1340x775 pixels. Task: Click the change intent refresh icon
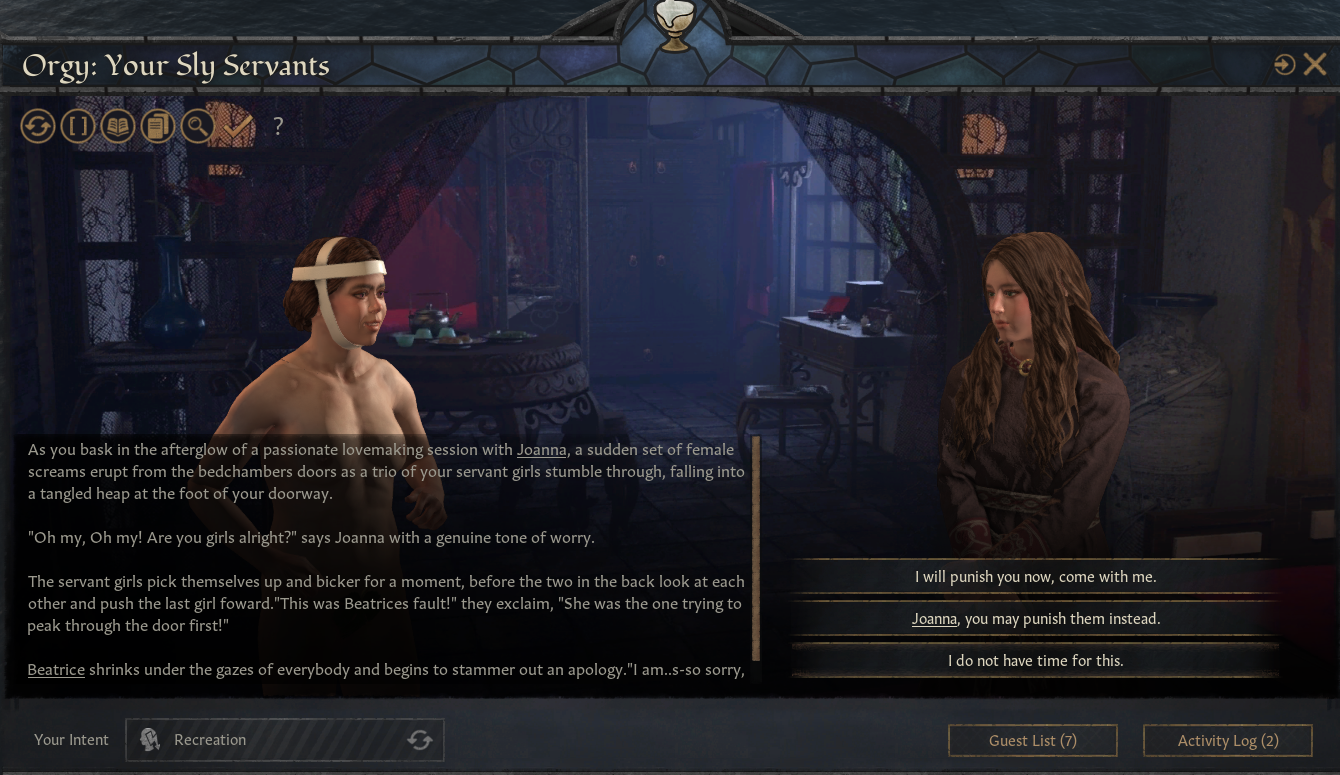[x=420, y=740]
